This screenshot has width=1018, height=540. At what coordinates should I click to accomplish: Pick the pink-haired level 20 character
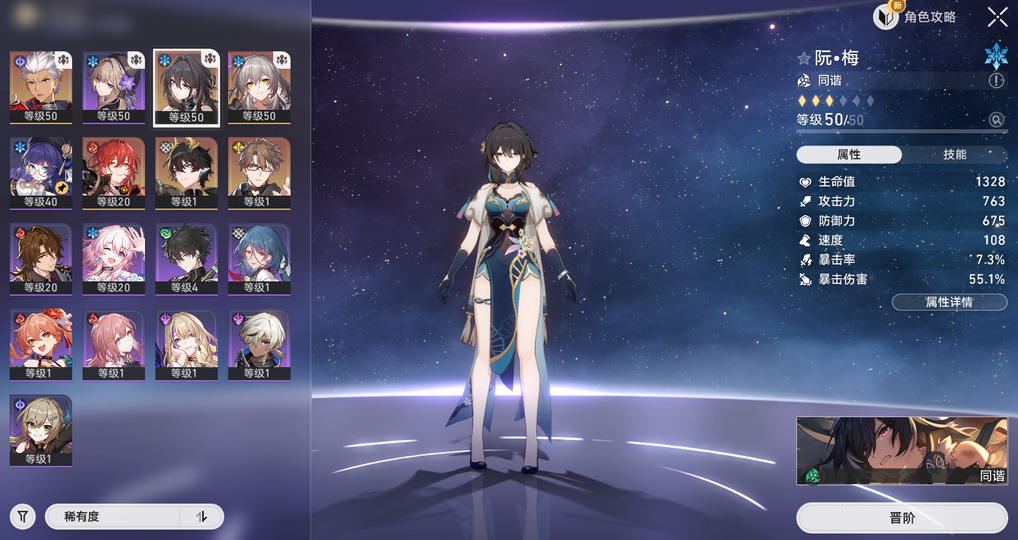click(113, 259)
